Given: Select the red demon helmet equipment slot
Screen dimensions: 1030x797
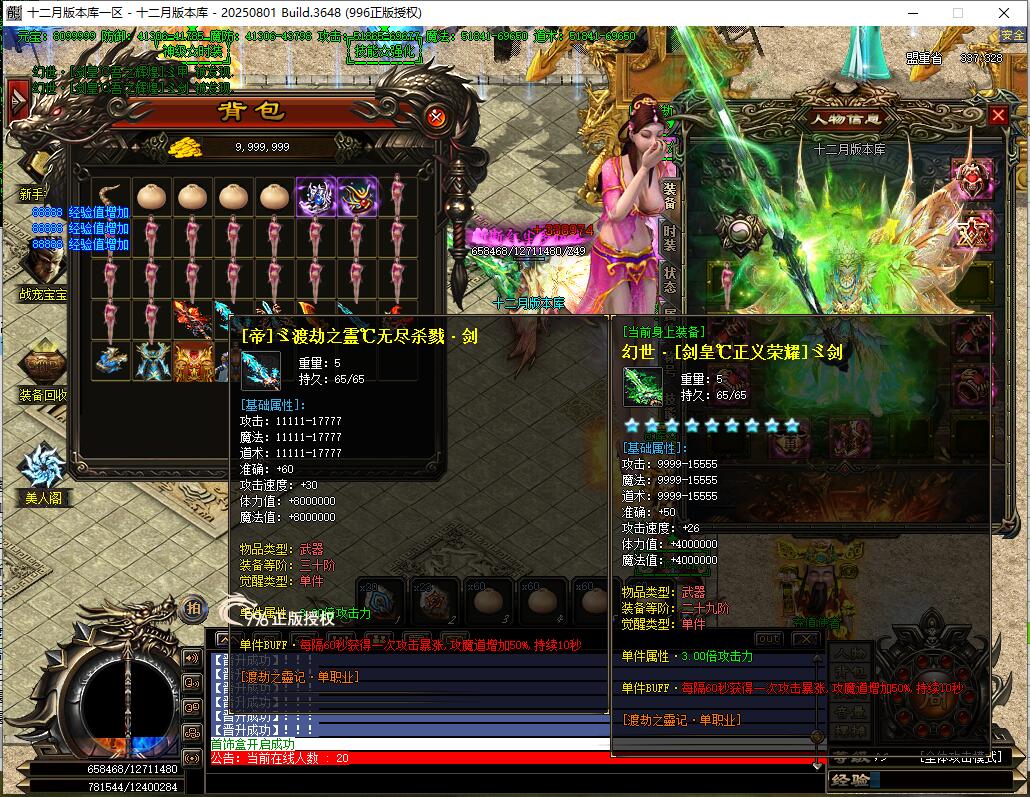Looking at the screenshot, I should 971,178.
